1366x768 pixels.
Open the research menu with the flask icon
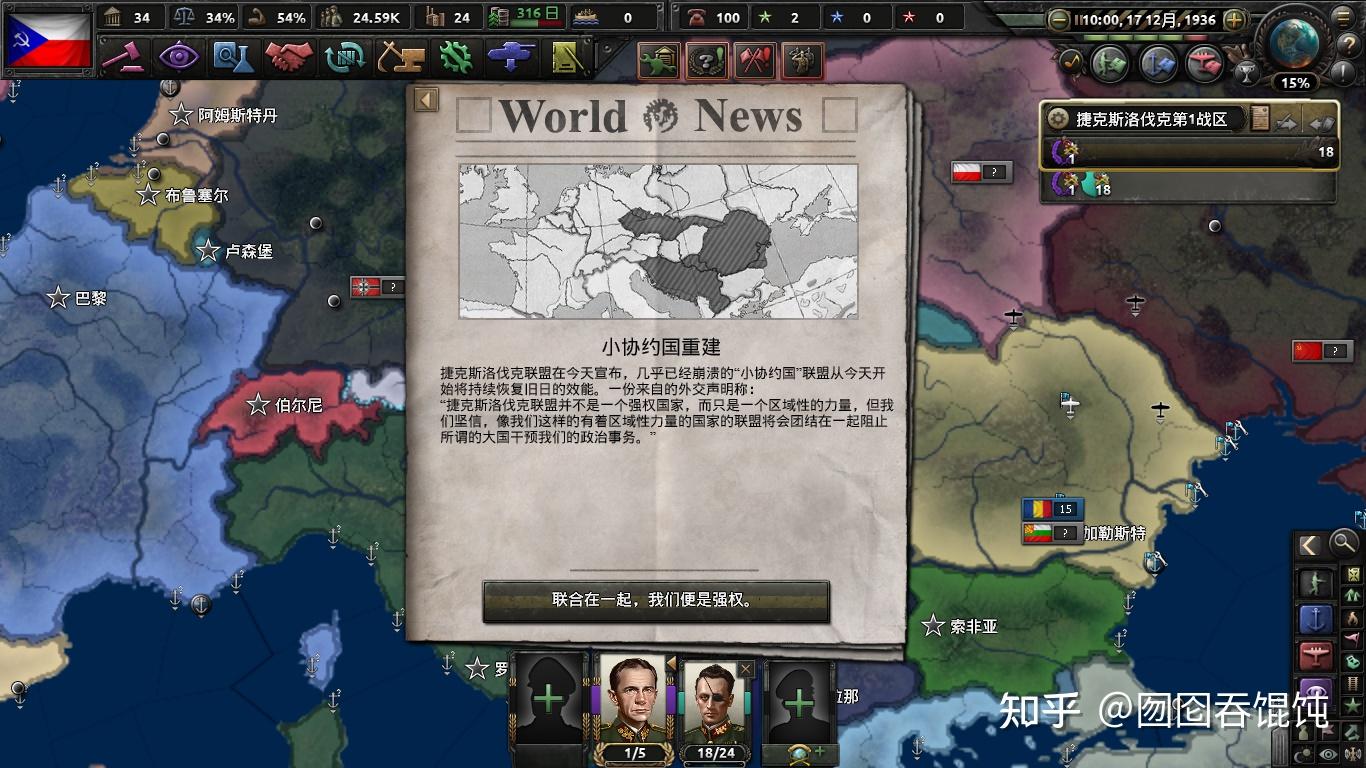point(232,58)
